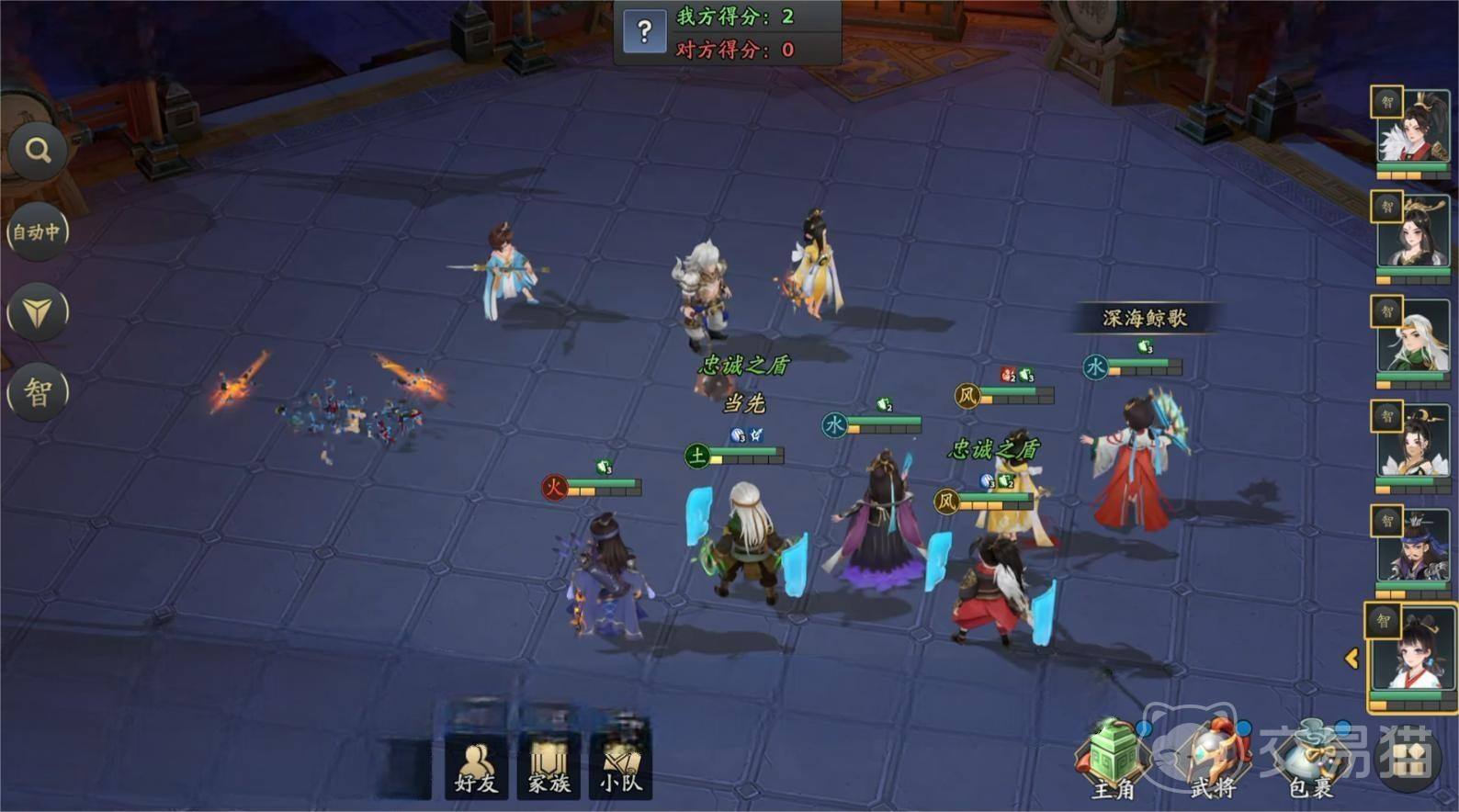The height and width of the screenshot is (812, 1459).
Task: Toggle the 自动中 auto-battle button
Action: 37,232
